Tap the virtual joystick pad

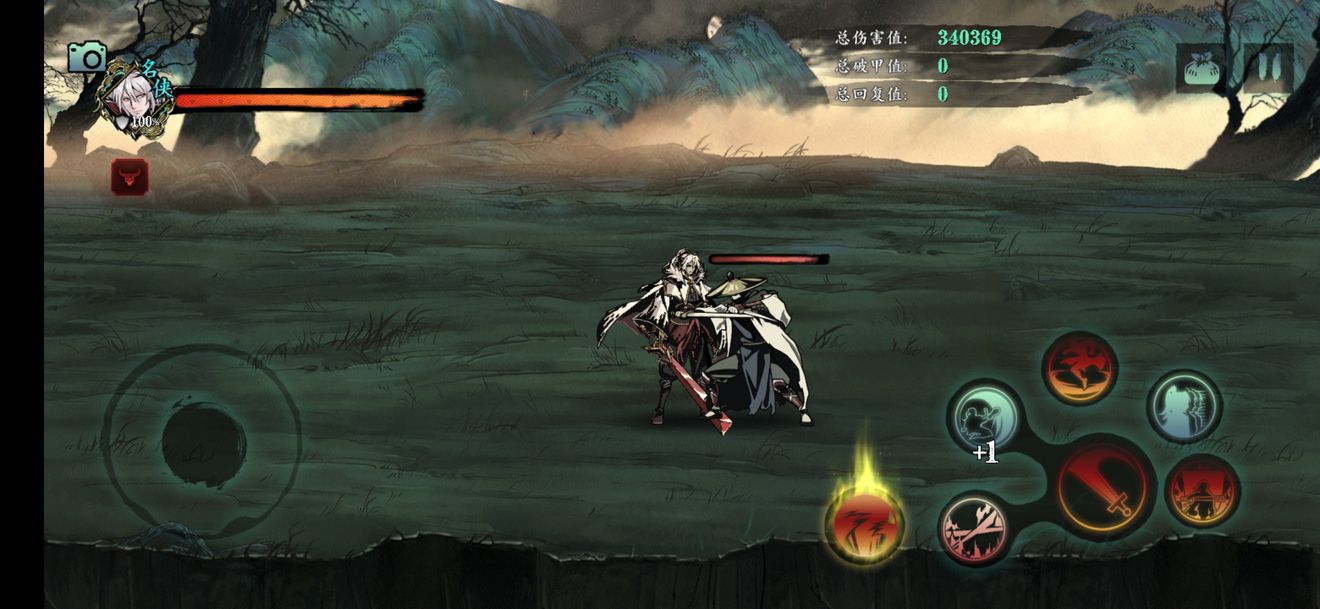[203, 440]
